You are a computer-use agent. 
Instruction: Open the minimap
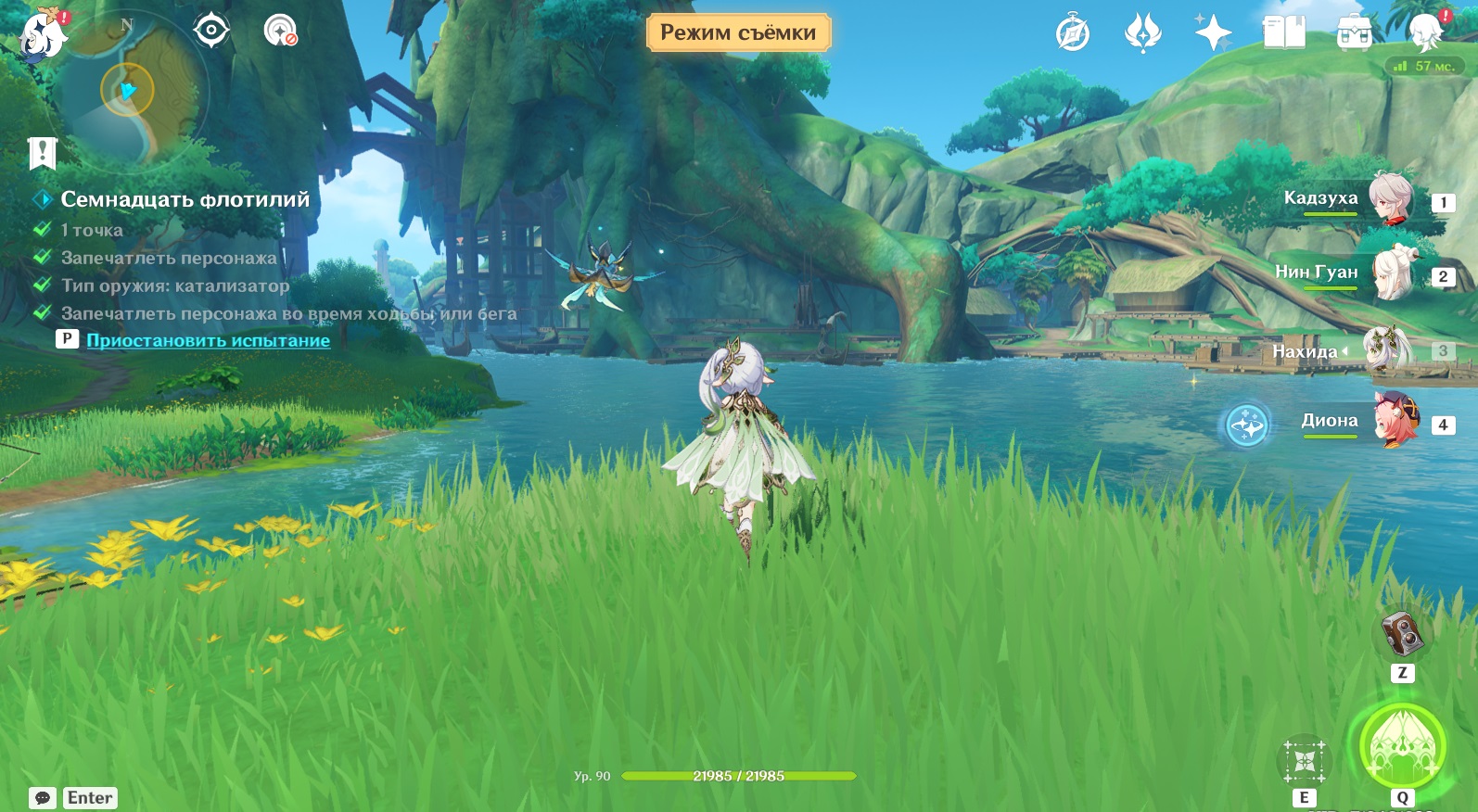pos(128,92)
